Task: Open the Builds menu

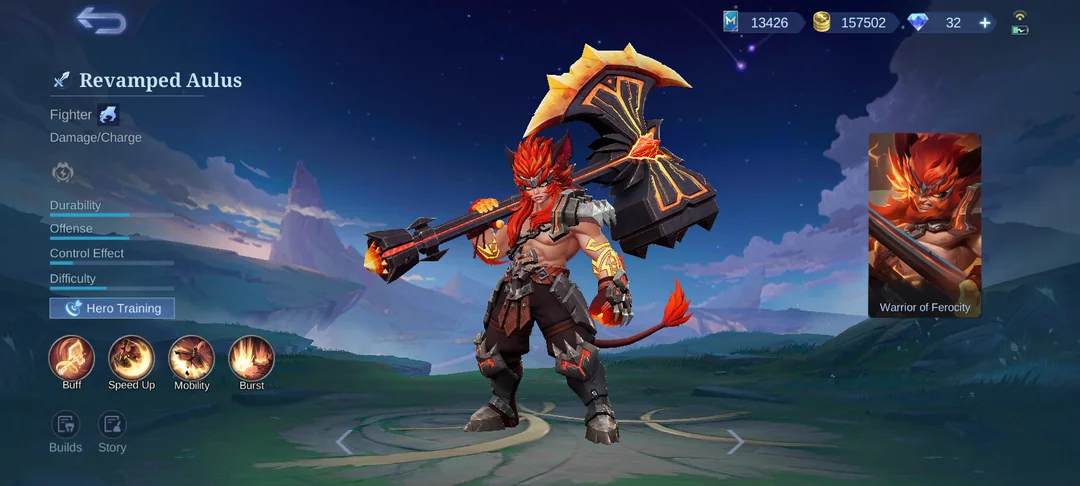Action: click(66, 425)
